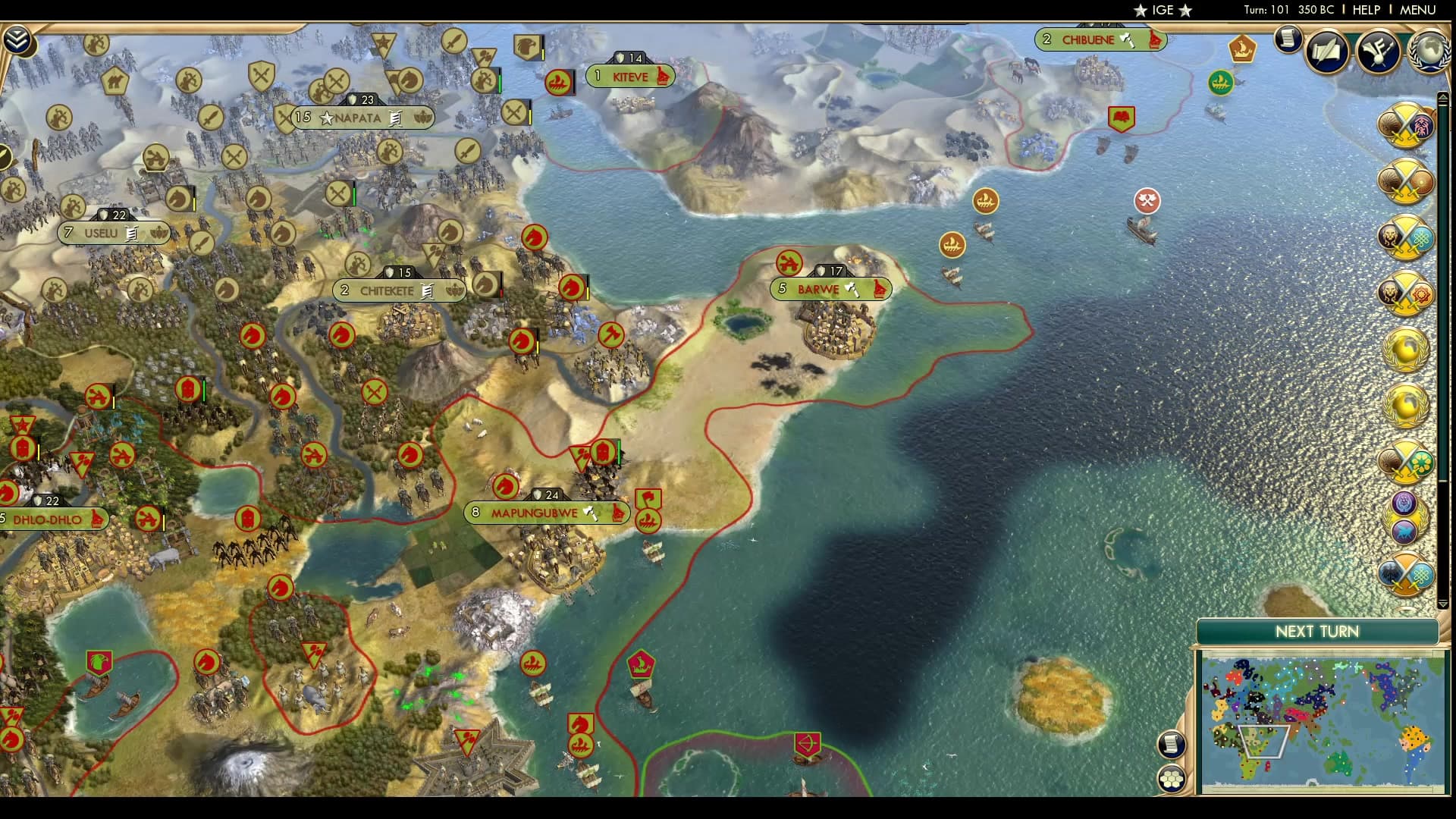Viewport: 1456px width, 819px height.
Task: Open the Notification Log scroll icon top right
Action: (1286, 40)
